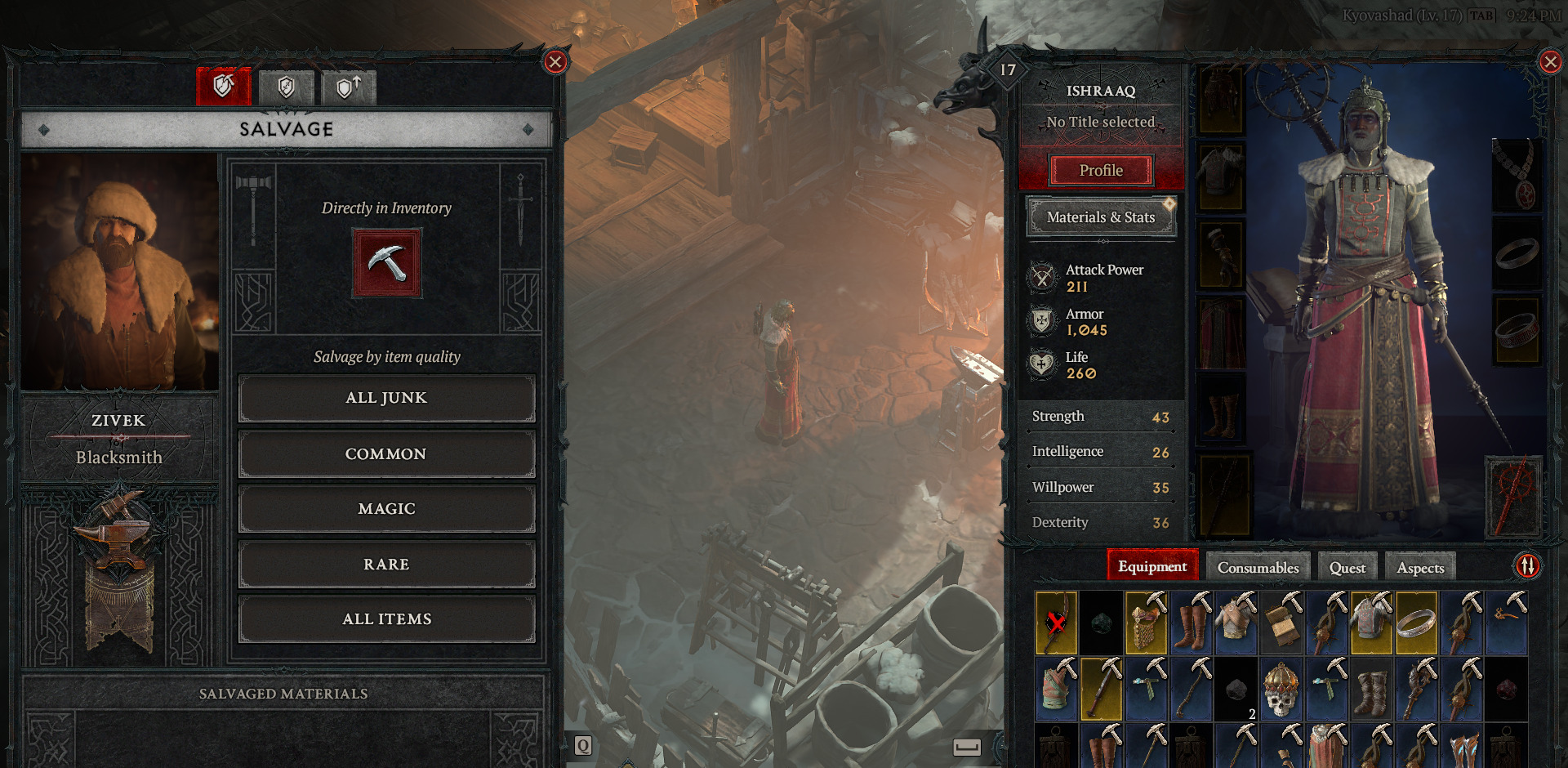This screenshot has height=768, width=1568.
Task: Click the Attack Power crossed-weapons icon
Action: [1040, 277]
